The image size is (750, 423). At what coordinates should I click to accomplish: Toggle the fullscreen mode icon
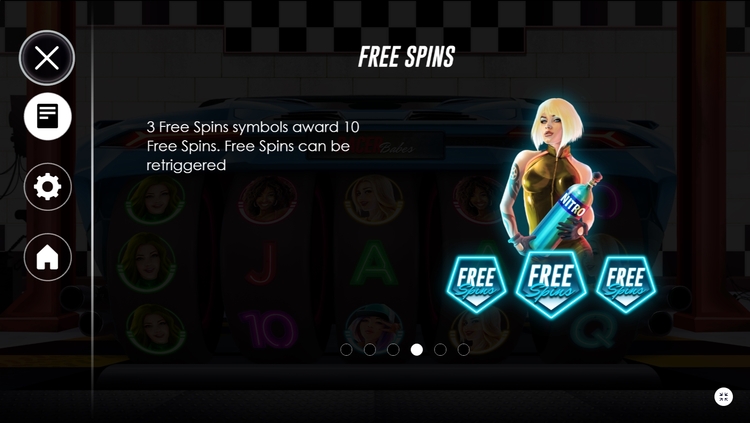pyautogui.click(x=724, y=397)
